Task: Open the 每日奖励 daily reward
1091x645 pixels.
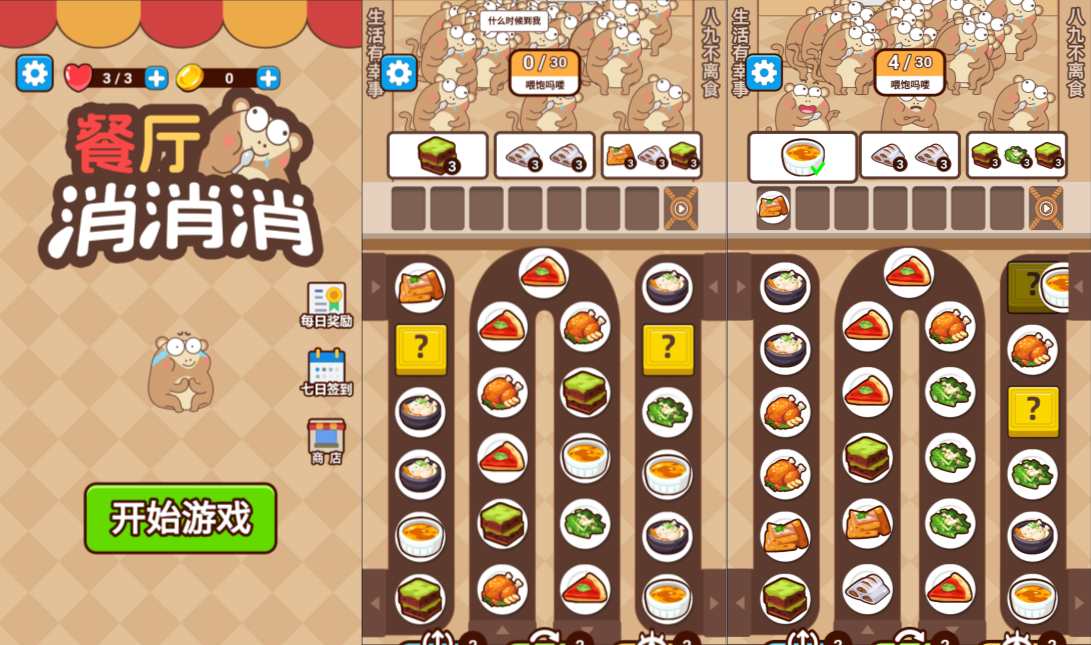Action: tap(326, 304)
